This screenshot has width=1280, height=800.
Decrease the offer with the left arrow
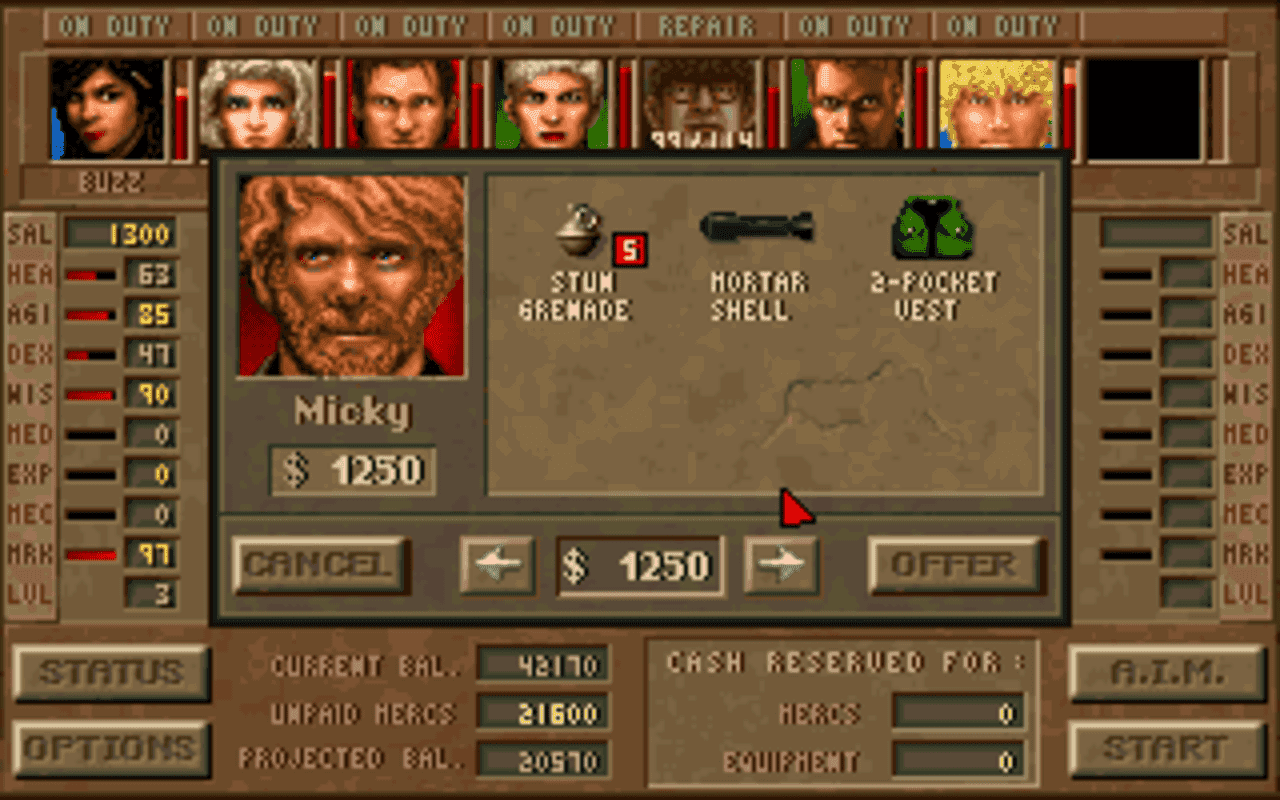[x=497, y=563]
